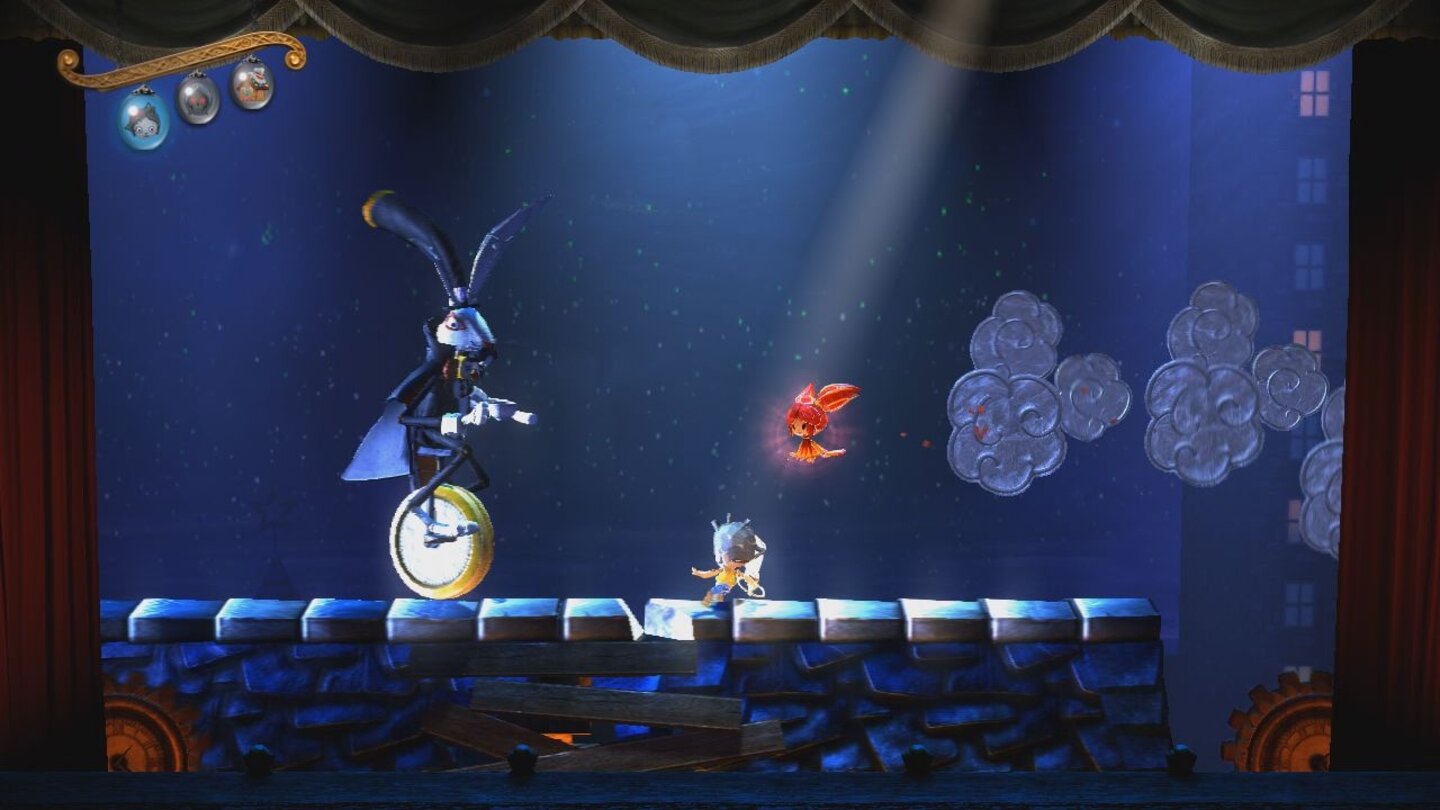Select the golden unicycle wheel
Image resolution: width=1440 pixels, height=810 pixels.
(440, 540)
